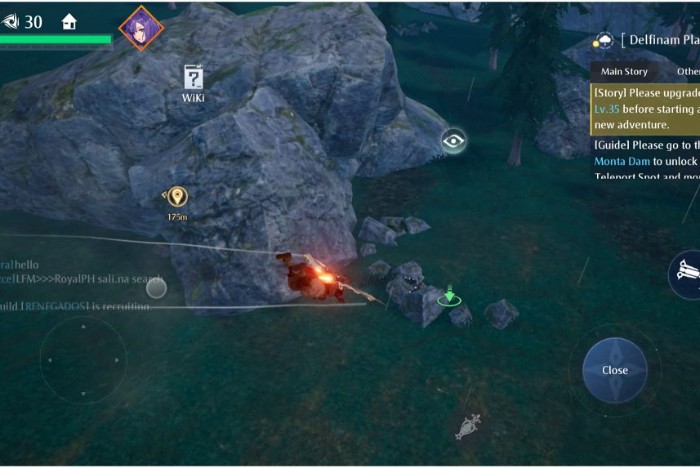Click the round Close button

(x=614, y=370)
